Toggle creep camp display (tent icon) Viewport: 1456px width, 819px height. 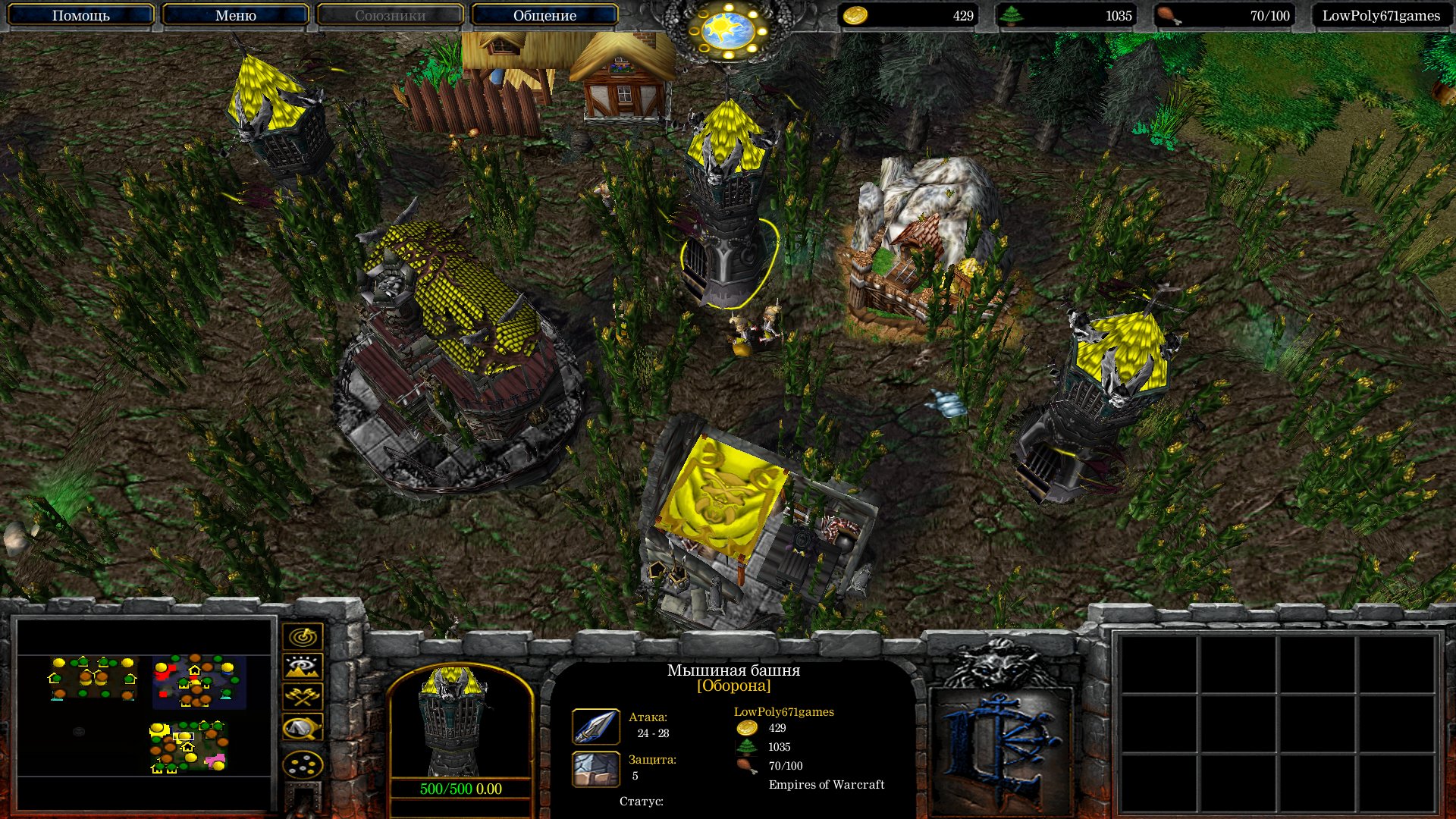tap(303, 728)
